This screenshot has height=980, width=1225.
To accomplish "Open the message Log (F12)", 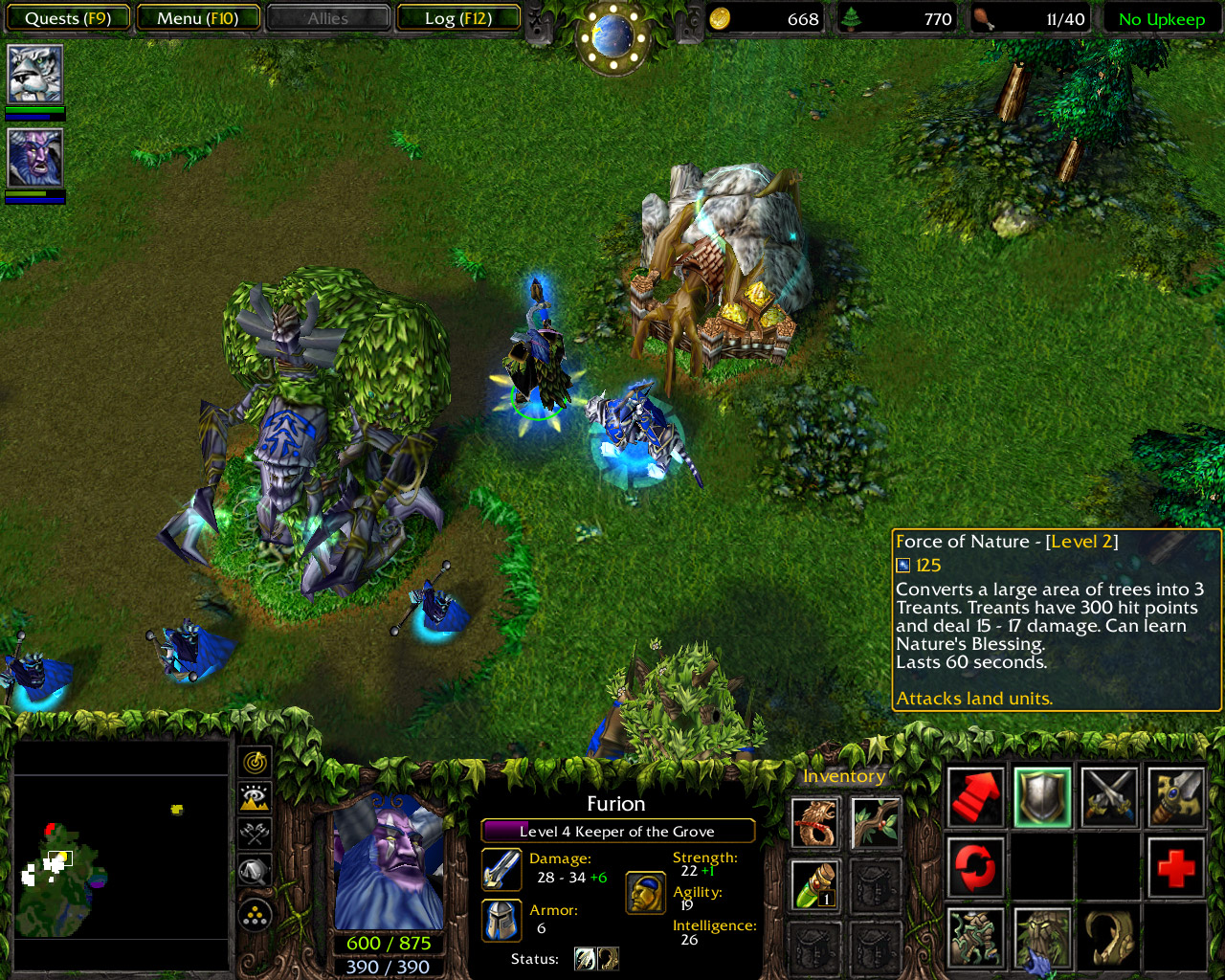I will [x=458, y=16].
